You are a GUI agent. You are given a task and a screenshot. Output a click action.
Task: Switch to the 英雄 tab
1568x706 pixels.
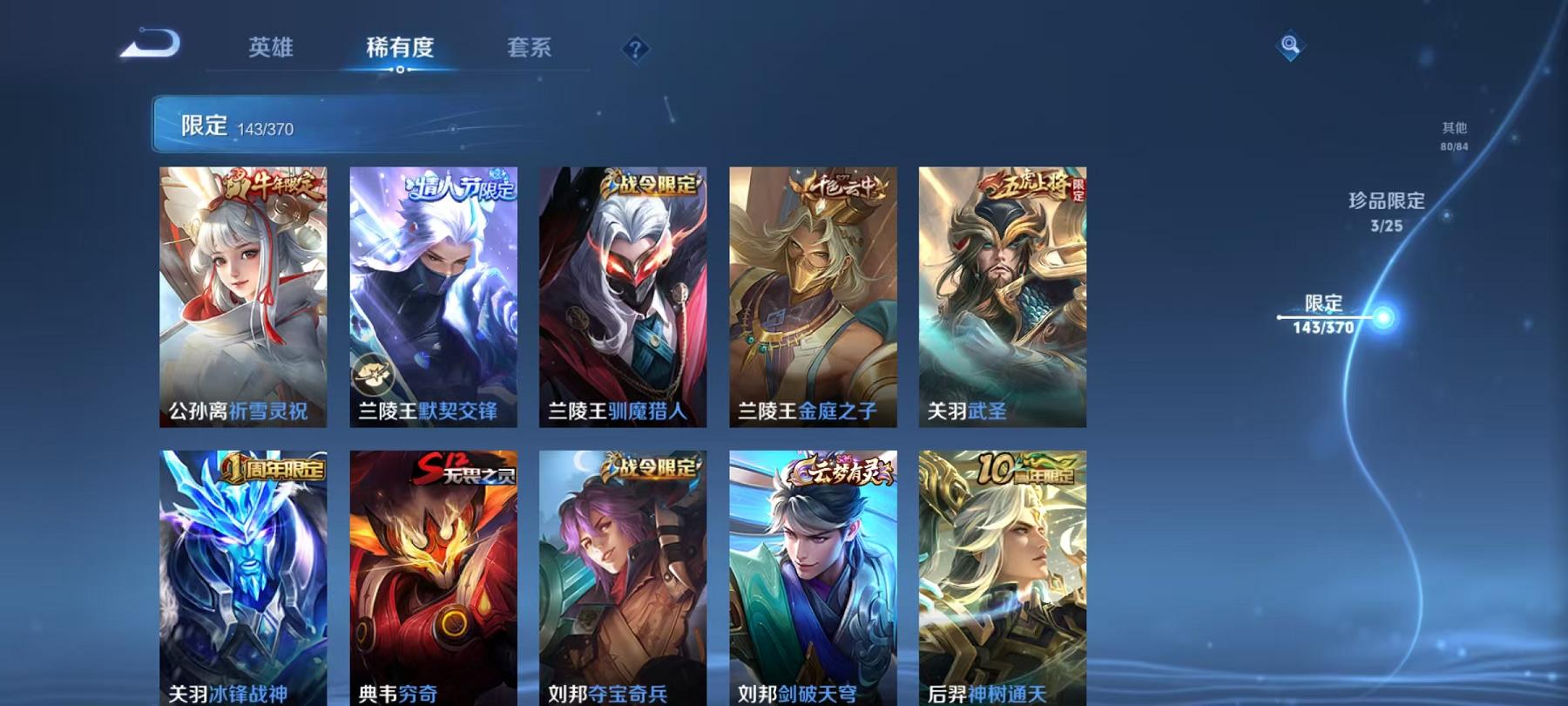(272, 49)
